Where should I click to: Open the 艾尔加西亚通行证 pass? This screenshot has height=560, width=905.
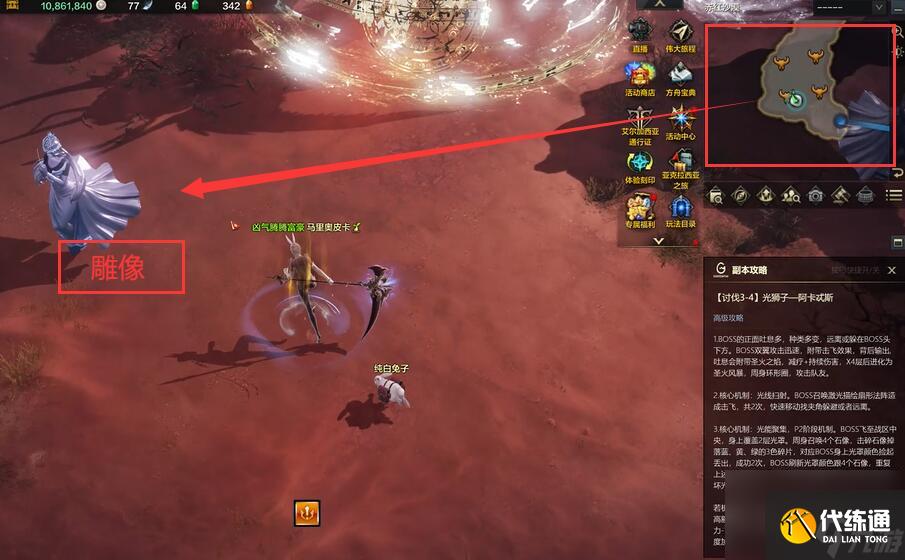click(640, 119)
